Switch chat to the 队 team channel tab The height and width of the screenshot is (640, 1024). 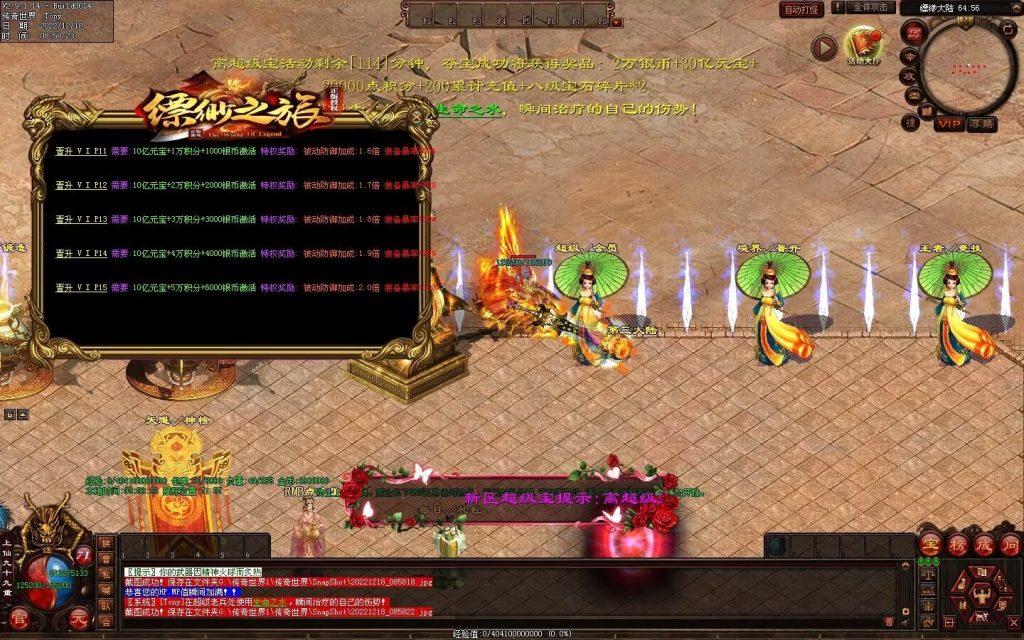[106, 605]
